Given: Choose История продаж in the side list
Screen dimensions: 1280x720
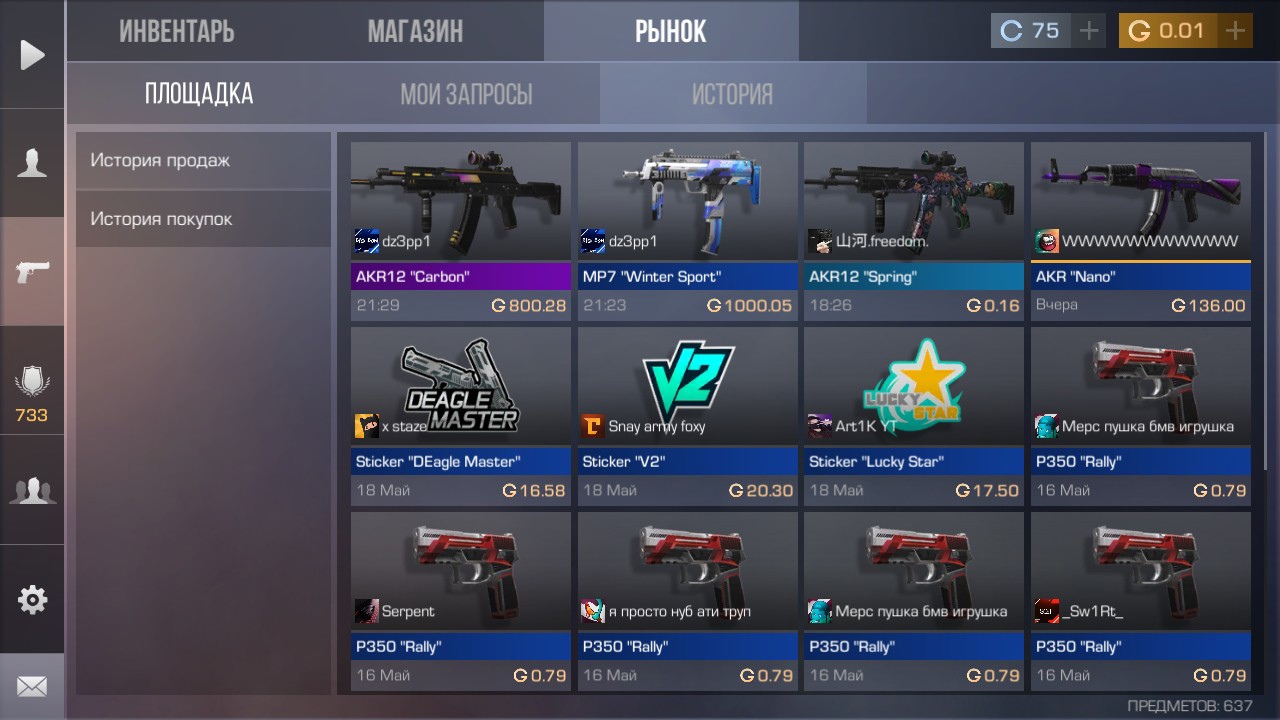Looking at the screenshot, I should click(x=203, y=160).
